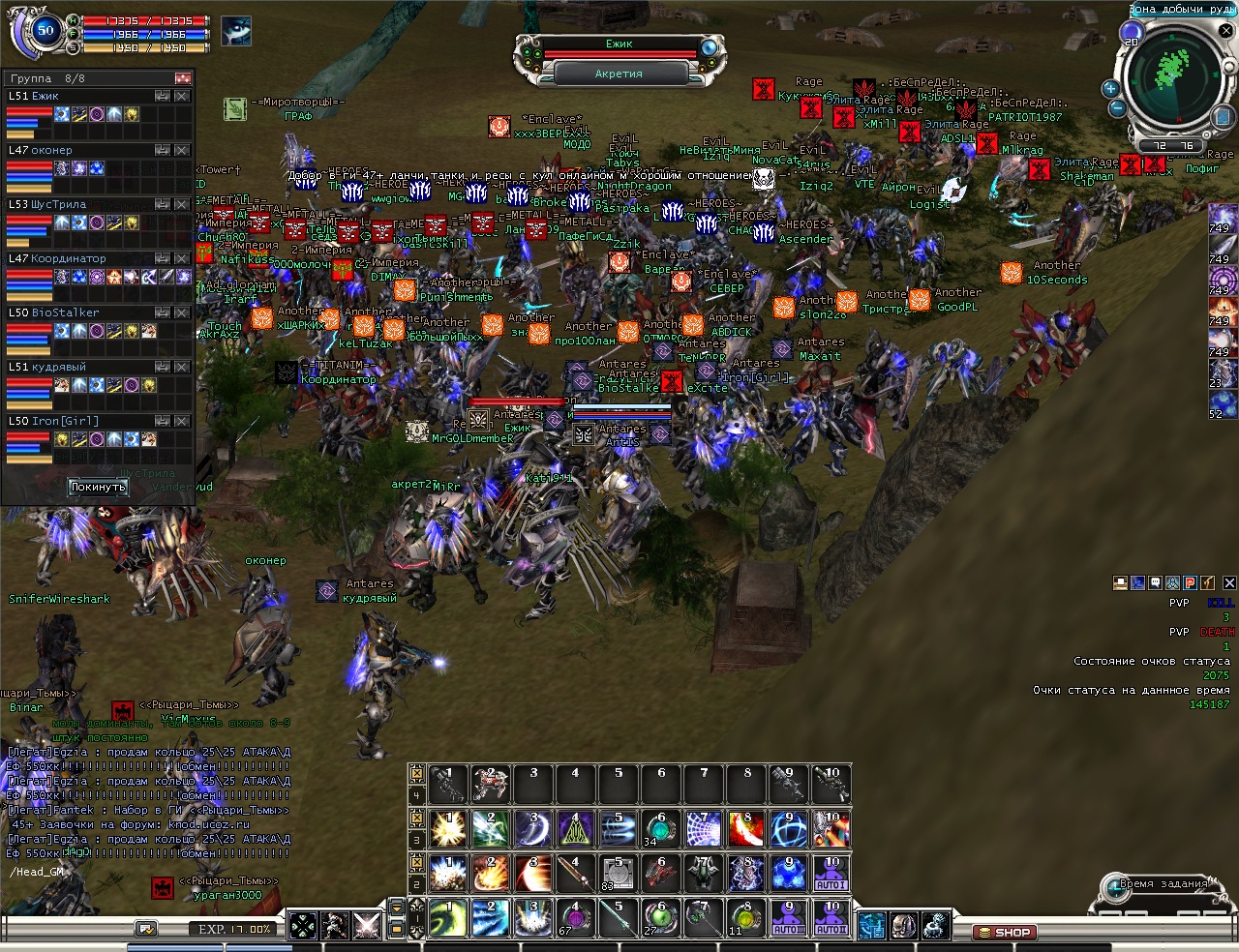Select the Акретия target frame
This screenshot has width=1239, height=952.
click(619, 74)
